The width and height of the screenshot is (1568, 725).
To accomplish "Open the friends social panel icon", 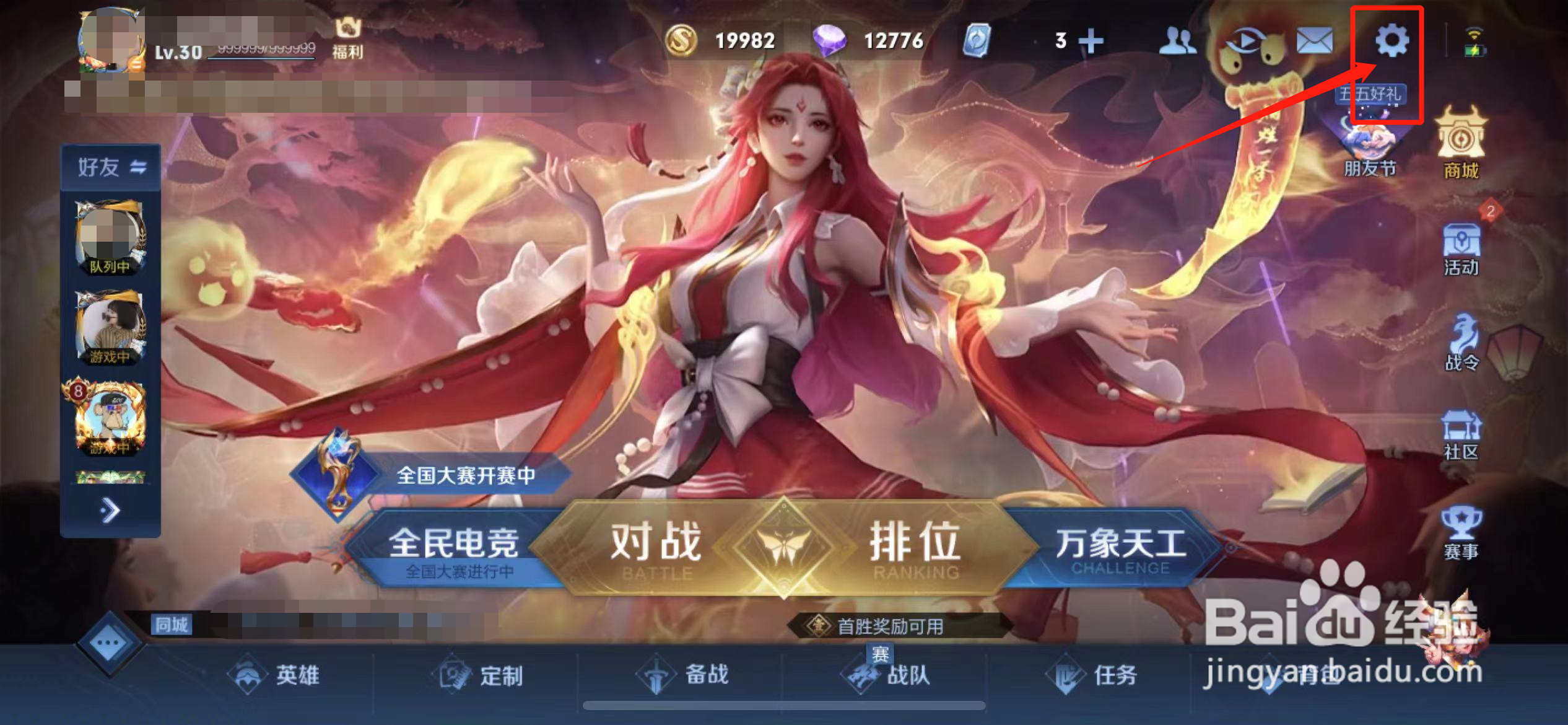I will pyautogui.click(x=1178, y=40).
